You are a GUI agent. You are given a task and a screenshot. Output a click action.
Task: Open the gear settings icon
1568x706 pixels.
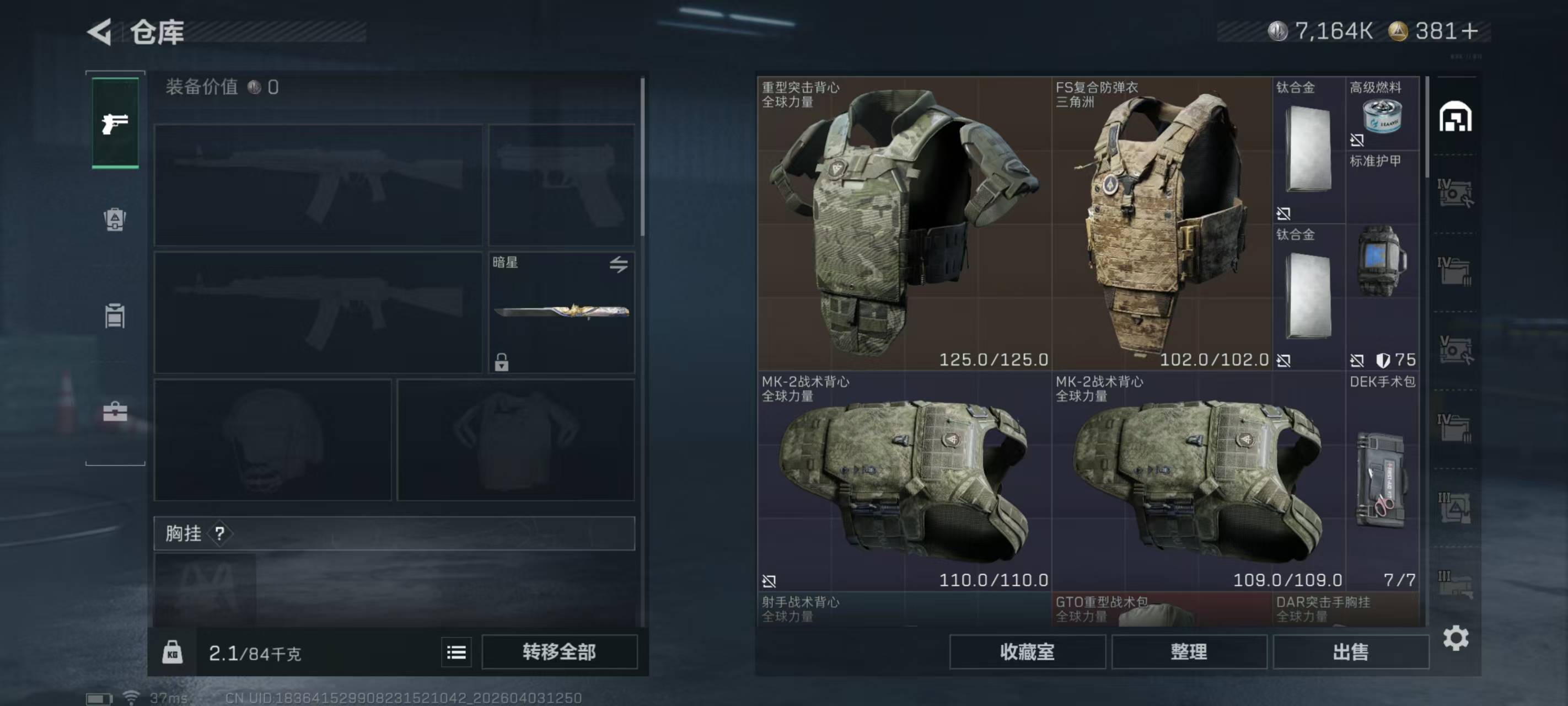(x=1456, y=638)
